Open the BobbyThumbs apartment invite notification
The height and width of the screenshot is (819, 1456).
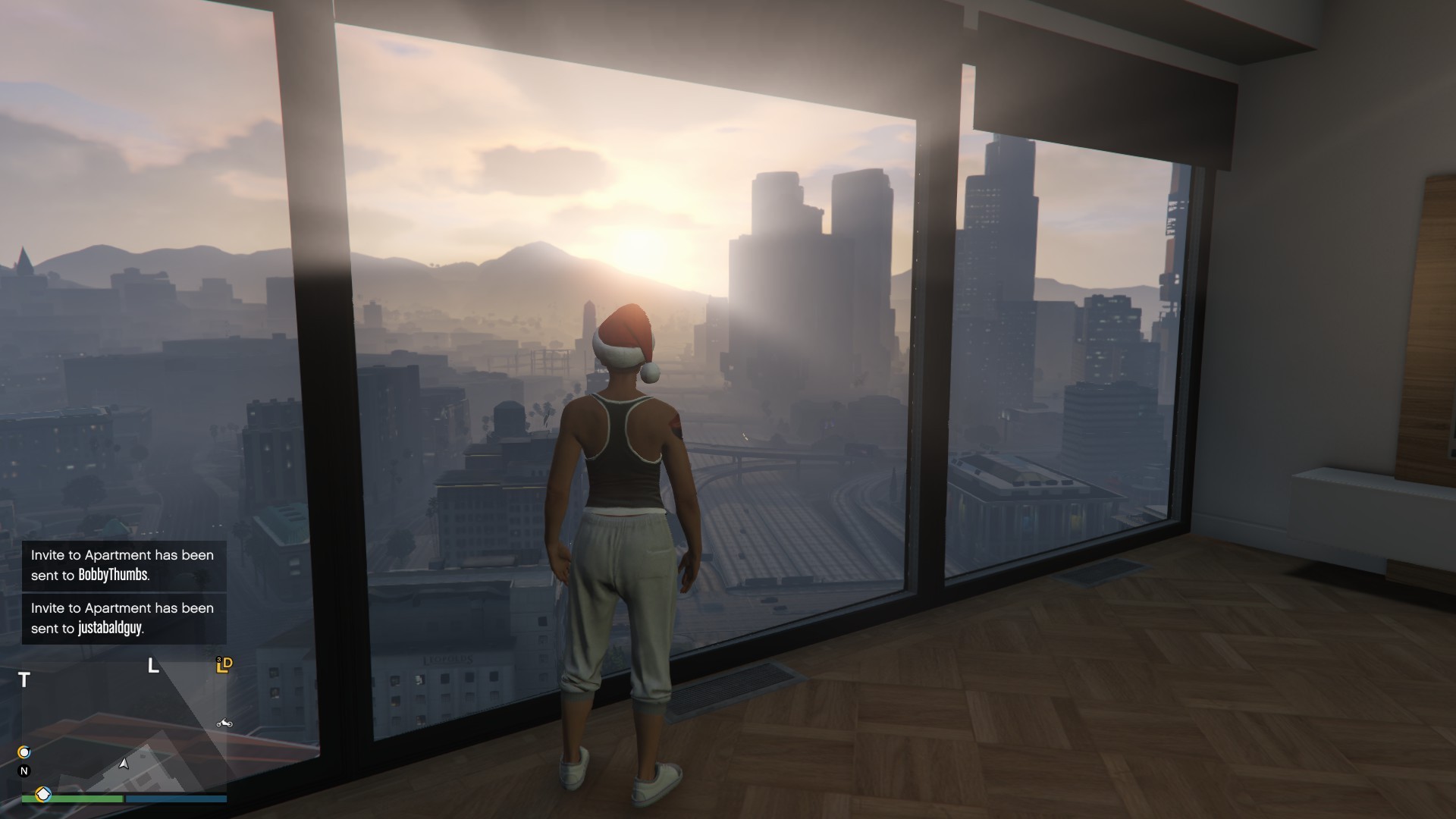124,565
